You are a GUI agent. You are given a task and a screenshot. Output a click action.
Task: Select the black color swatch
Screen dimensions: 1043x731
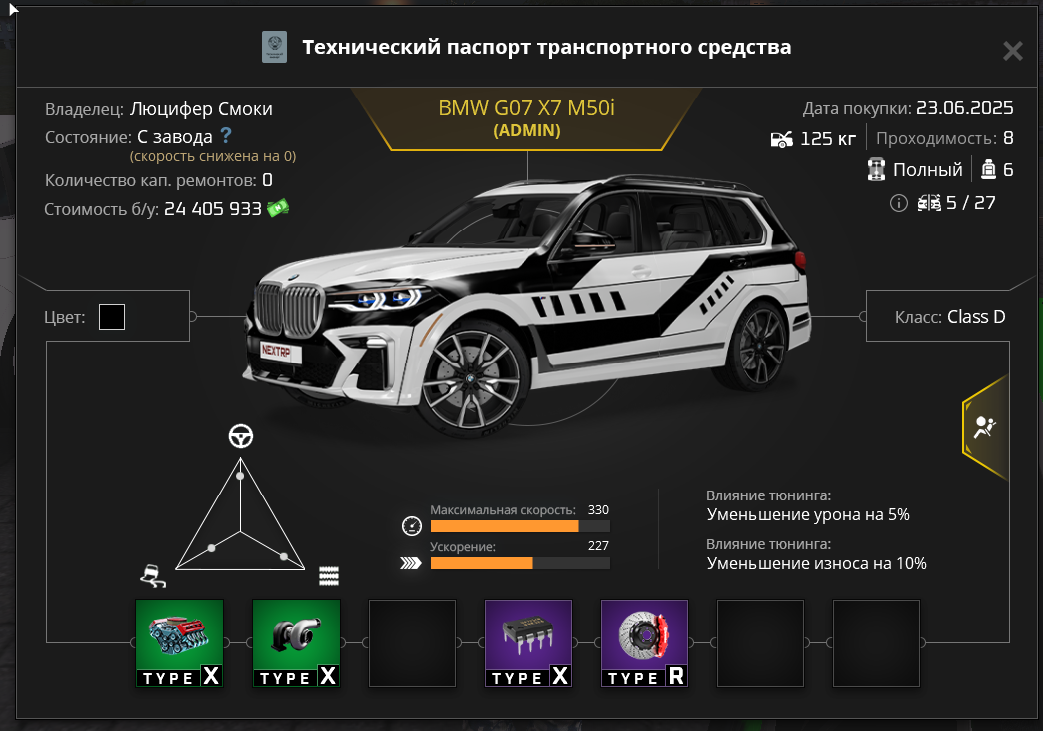tap(112, 318)
